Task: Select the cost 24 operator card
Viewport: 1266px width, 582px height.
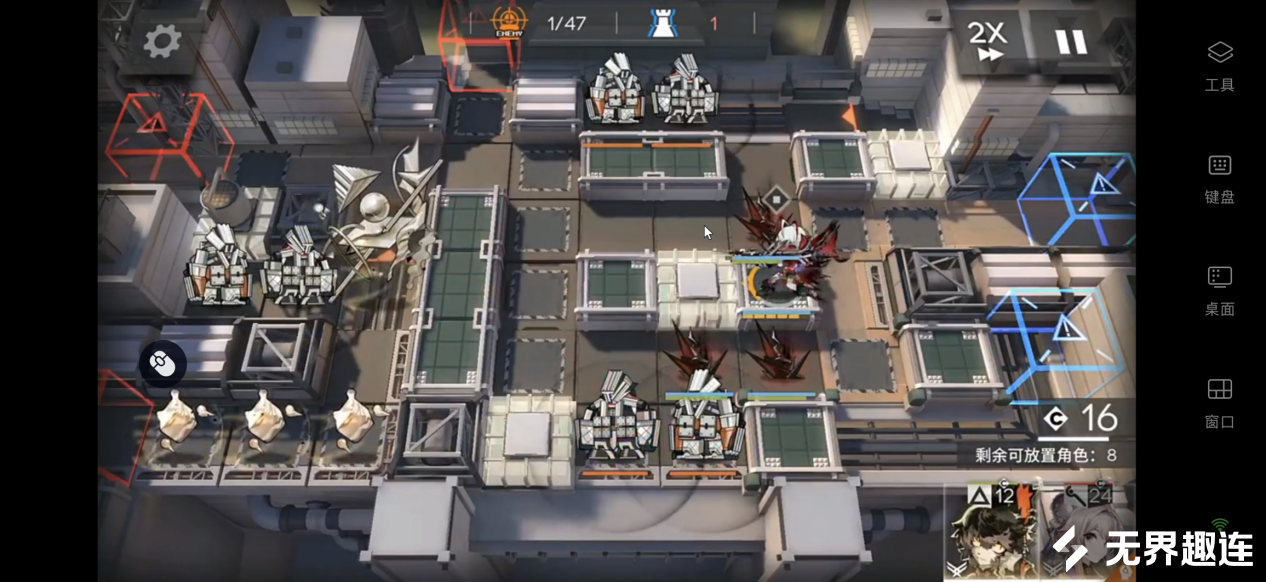Action: [1085, 530]
